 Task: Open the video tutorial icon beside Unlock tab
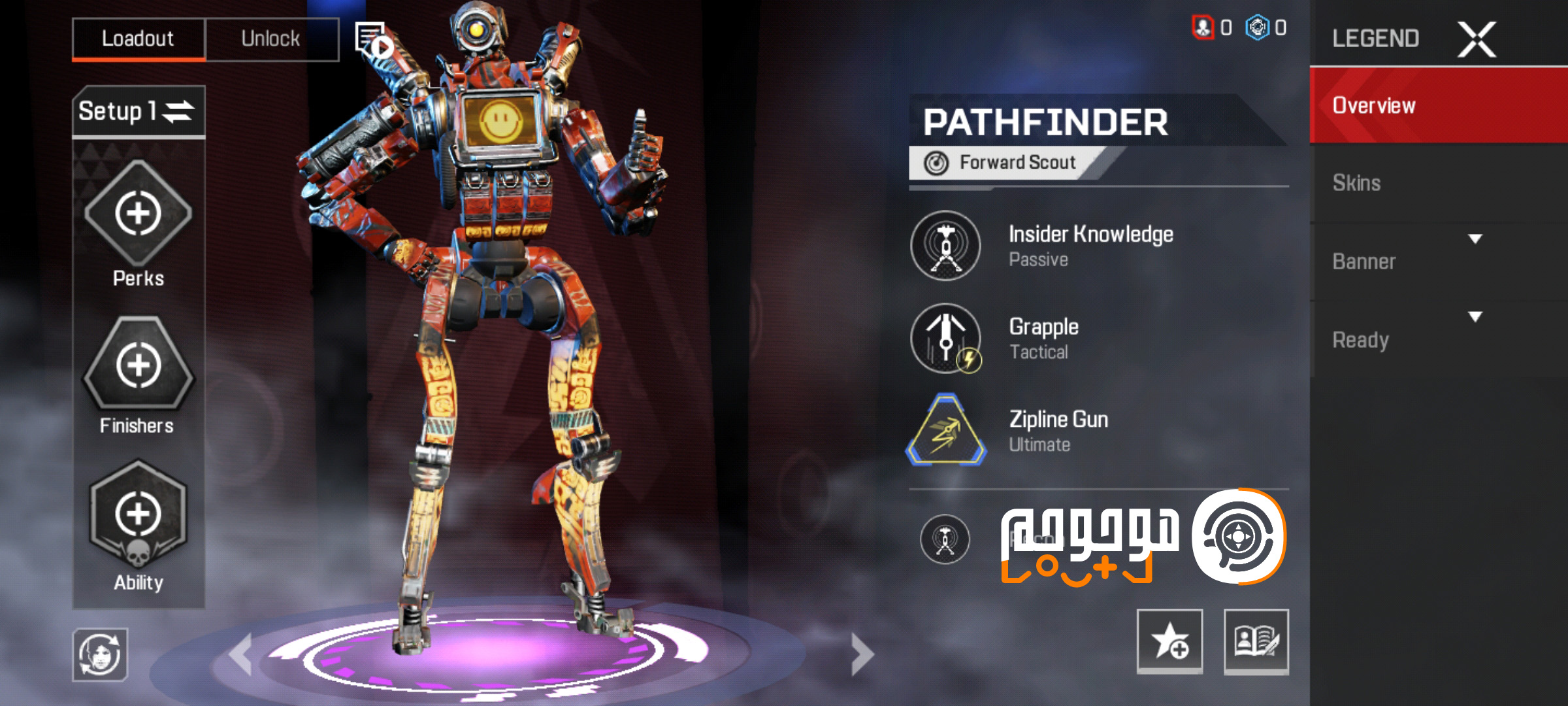[x=372, y=39]
